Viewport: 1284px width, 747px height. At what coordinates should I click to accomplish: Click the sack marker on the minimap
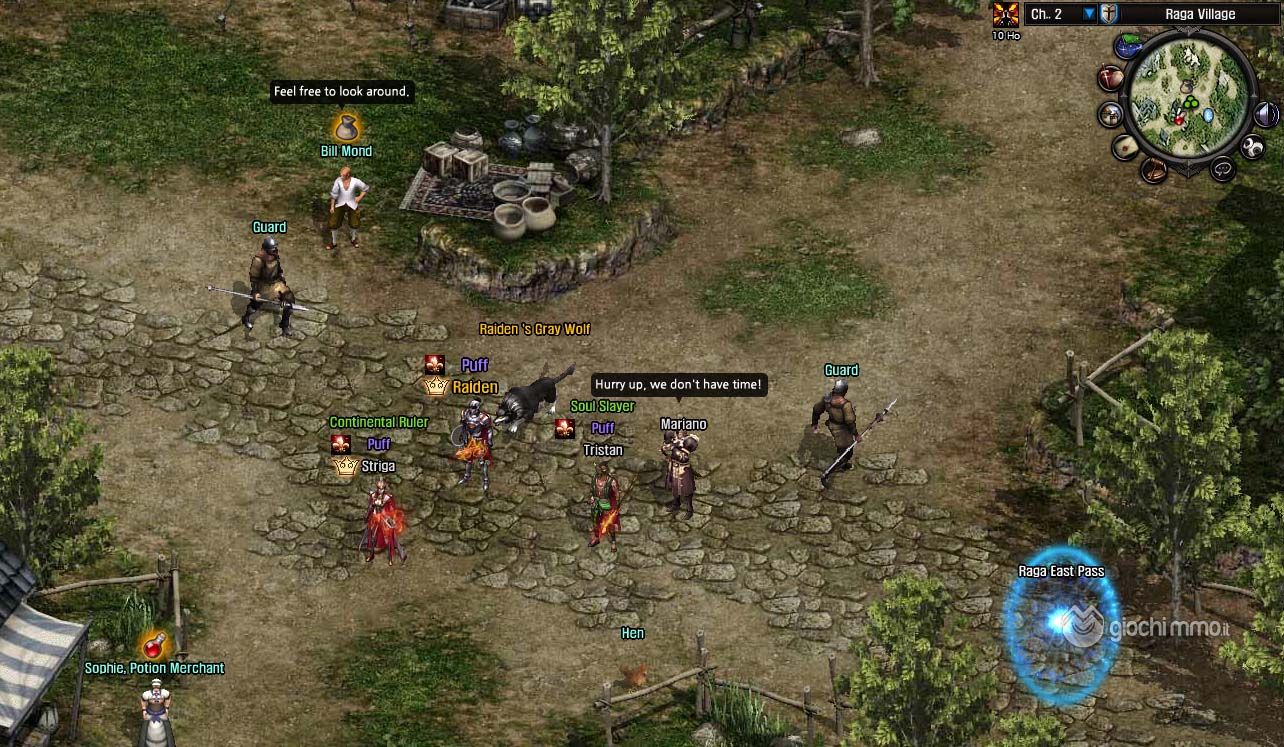1187,87
